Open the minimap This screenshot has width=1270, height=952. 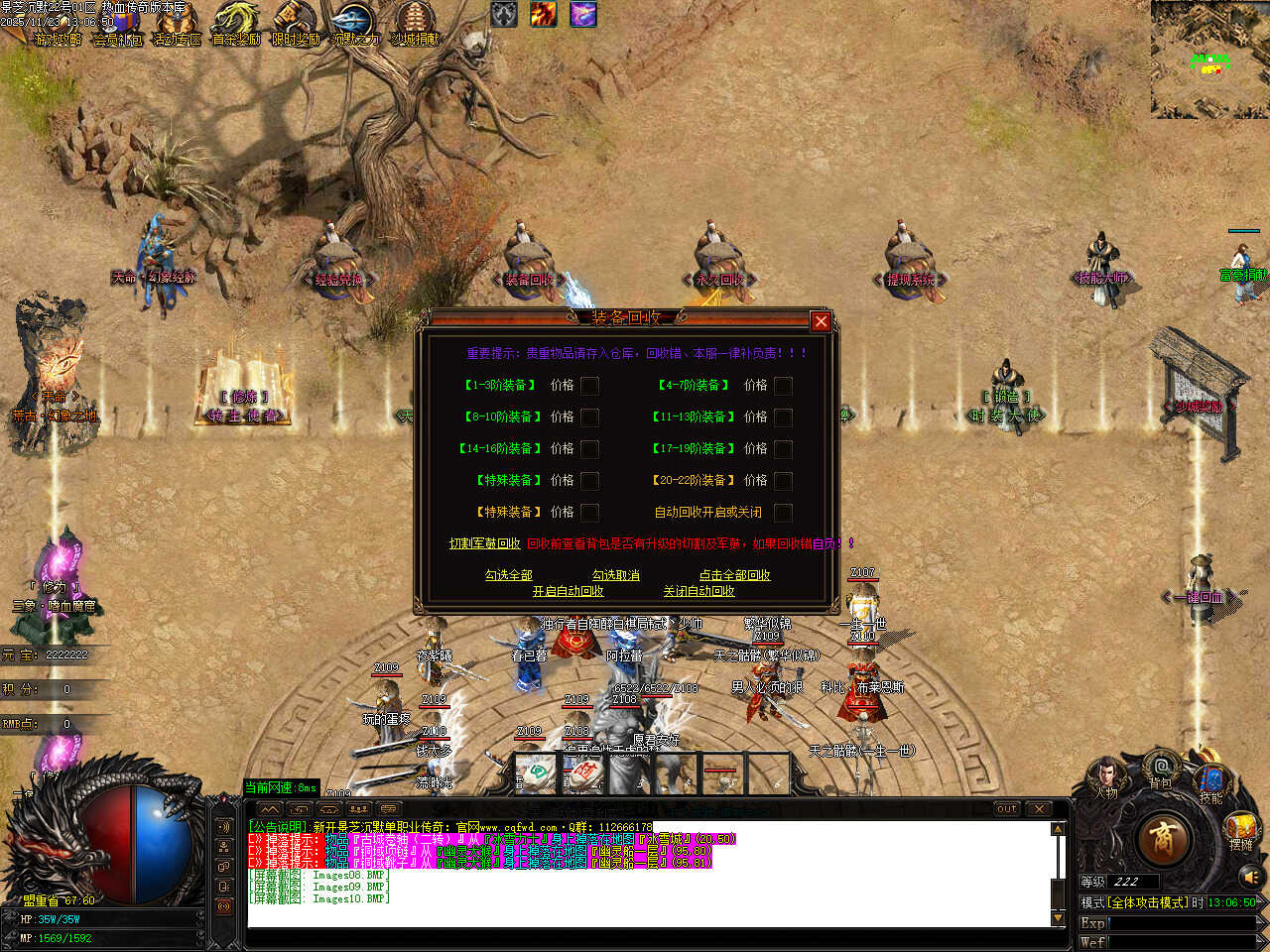point(1209,59)
